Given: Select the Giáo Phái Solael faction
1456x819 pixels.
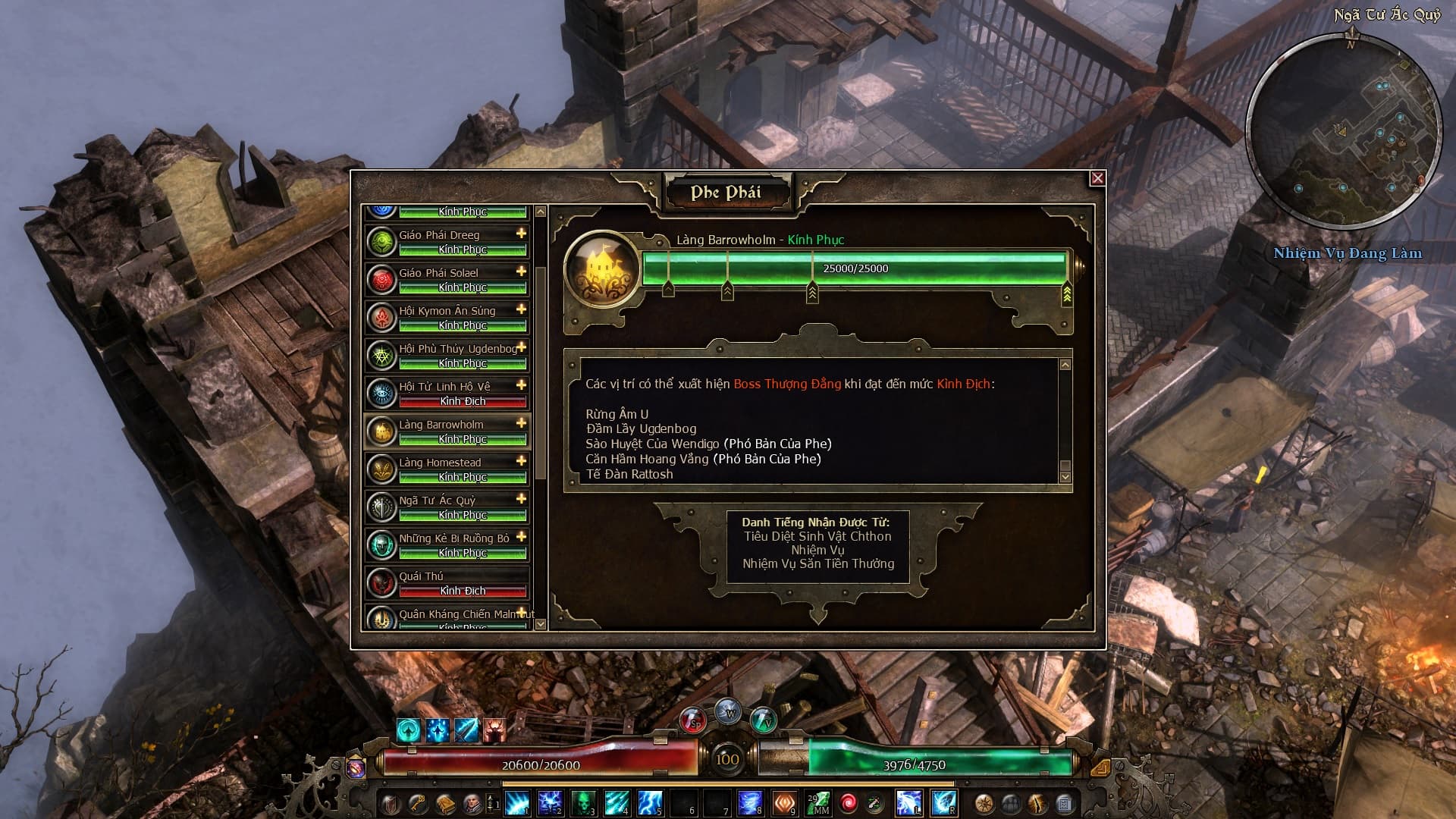Looking at the screenshot, I should (447, 280).
